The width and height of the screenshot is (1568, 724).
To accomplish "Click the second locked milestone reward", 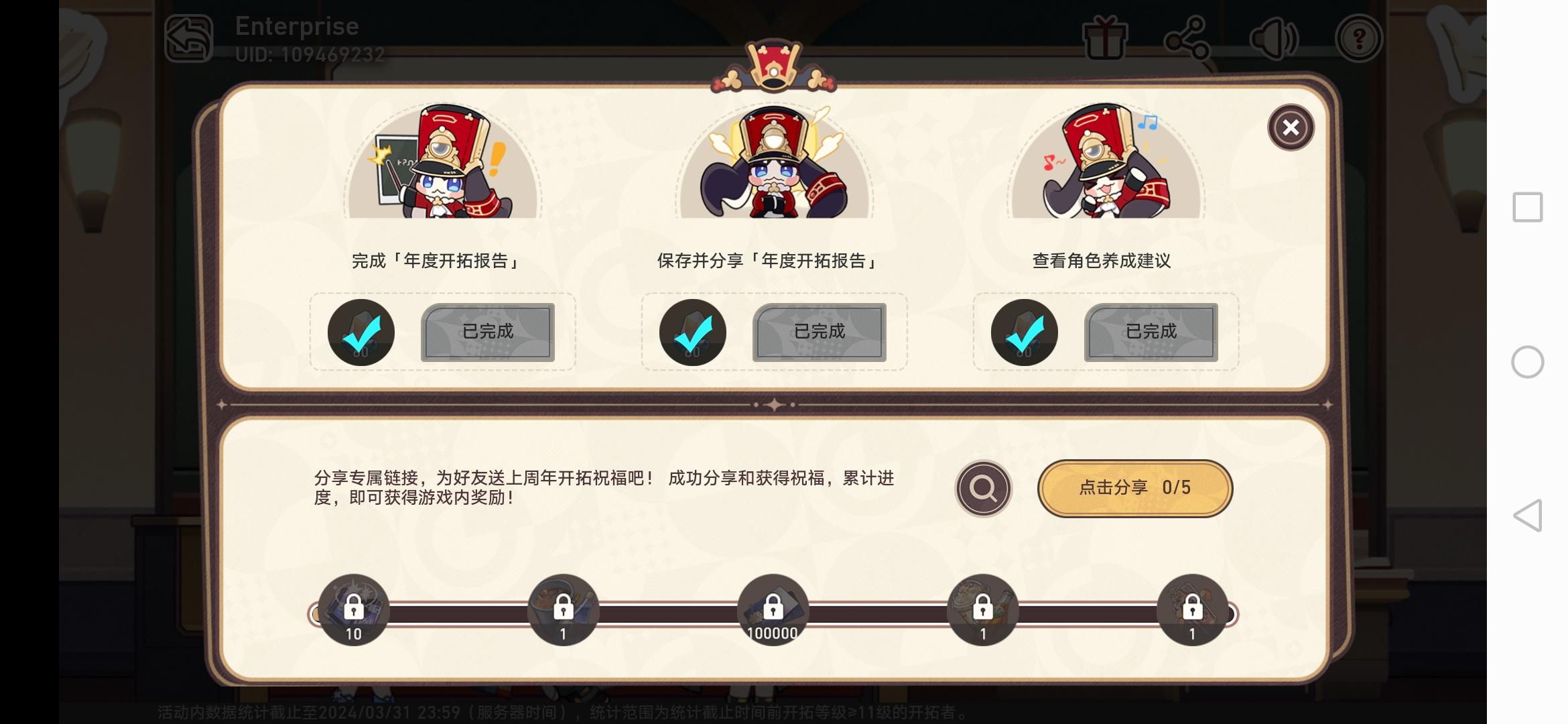I will (563, 609).
